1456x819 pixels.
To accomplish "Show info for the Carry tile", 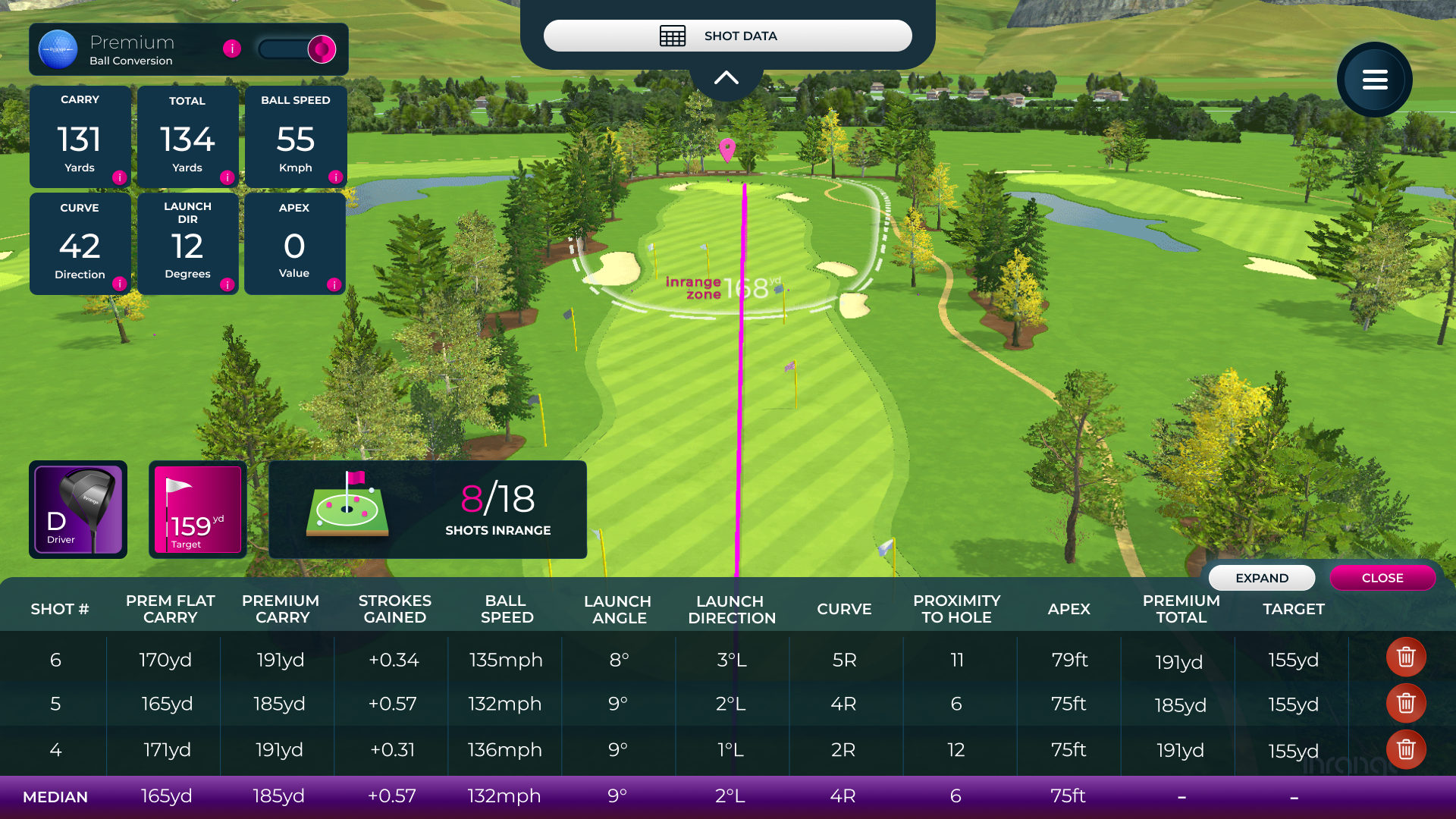I will point(119,177).
